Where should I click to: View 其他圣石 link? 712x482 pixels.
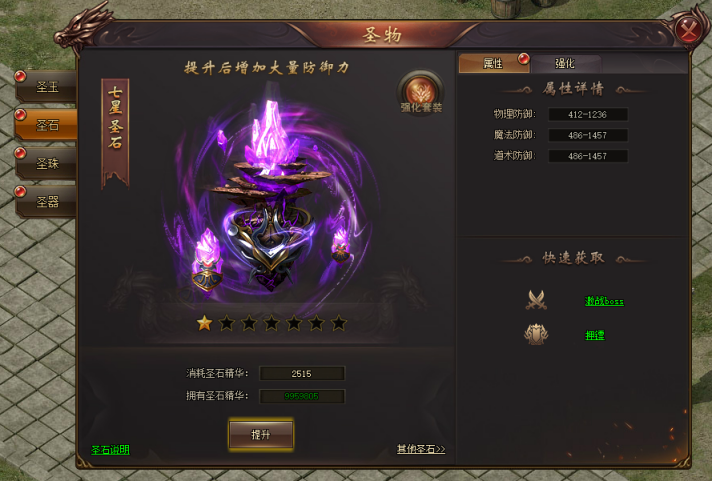click(420, 450)
